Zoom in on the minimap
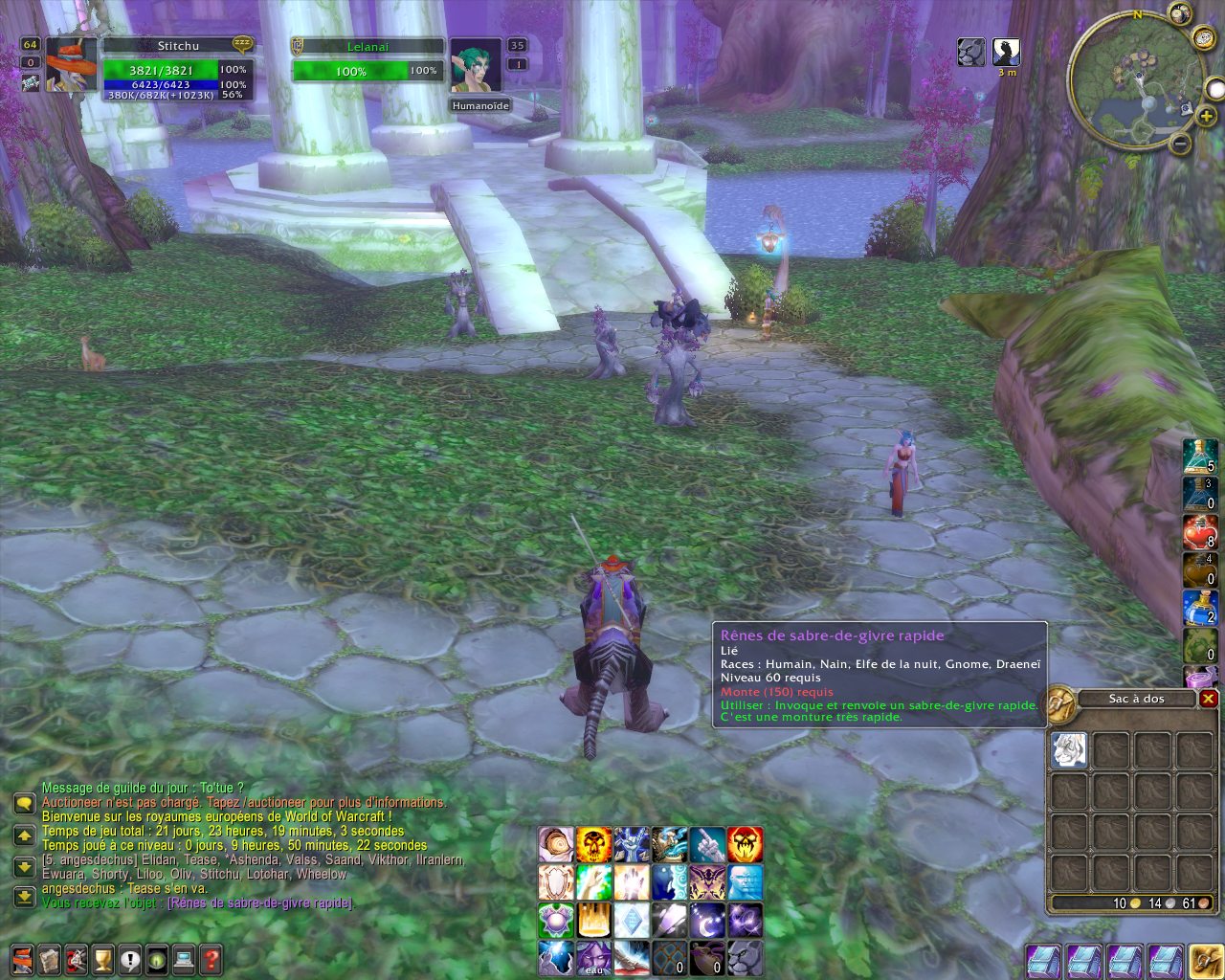 click(x=1206, y=116)
